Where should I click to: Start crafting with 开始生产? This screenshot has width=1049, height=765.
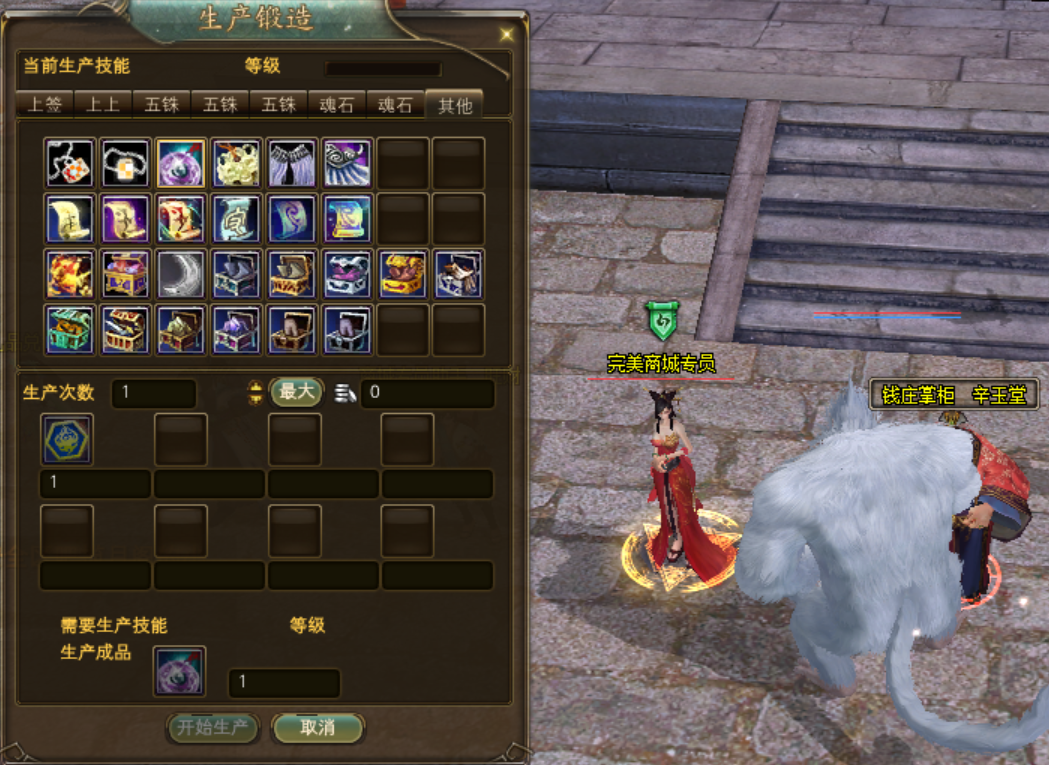[213, 727]
